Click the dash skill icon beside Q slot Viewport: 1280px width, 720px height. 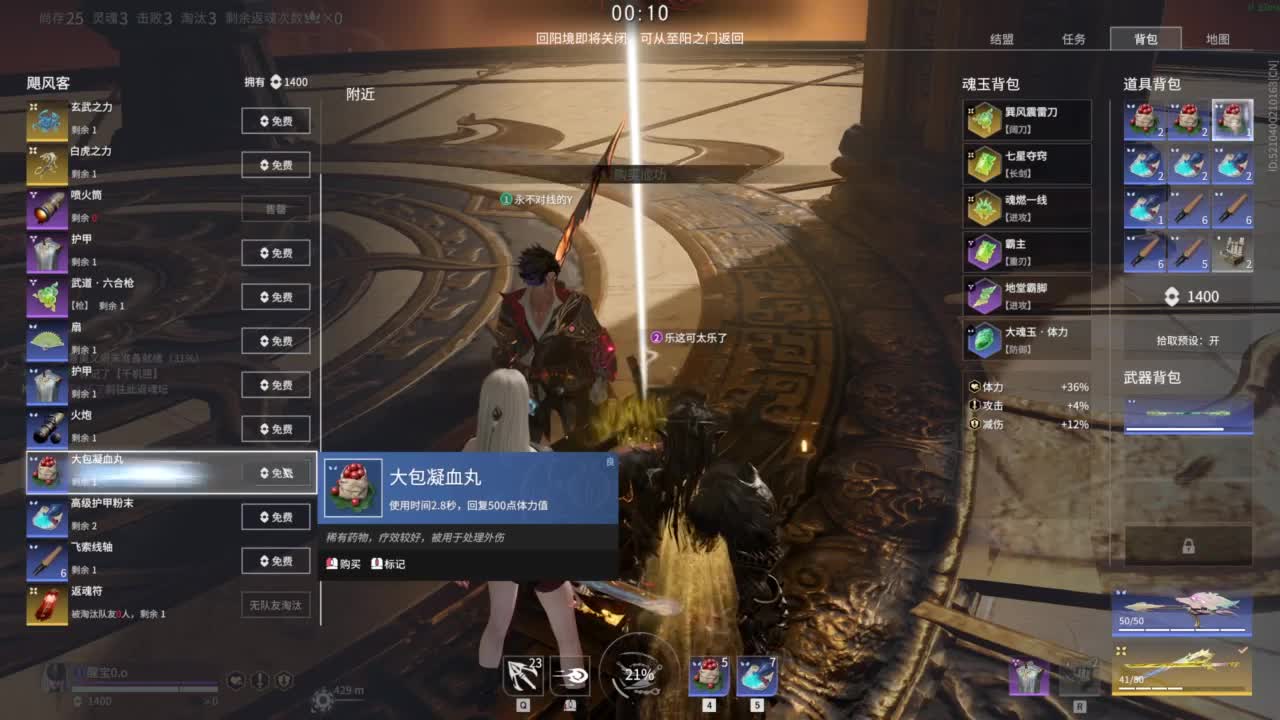tap(571, 677)
